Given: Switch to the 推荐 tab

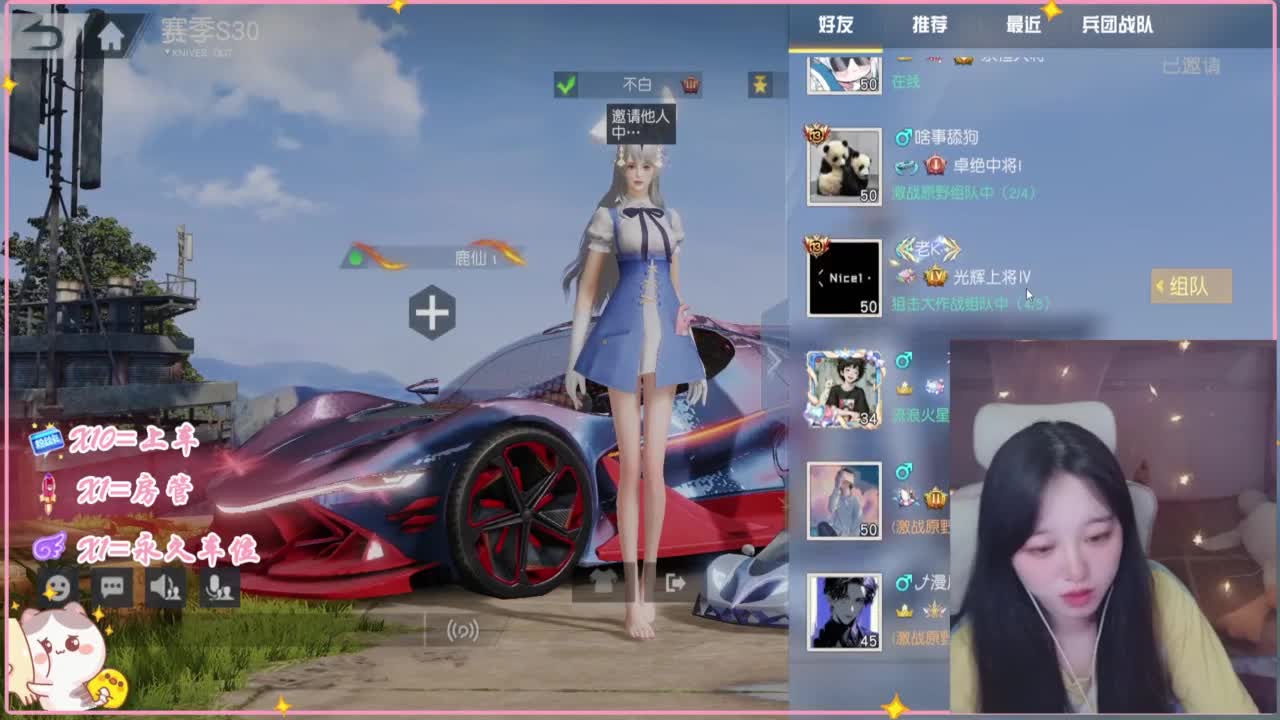Looking at the screenshot, I should (931, 25).
